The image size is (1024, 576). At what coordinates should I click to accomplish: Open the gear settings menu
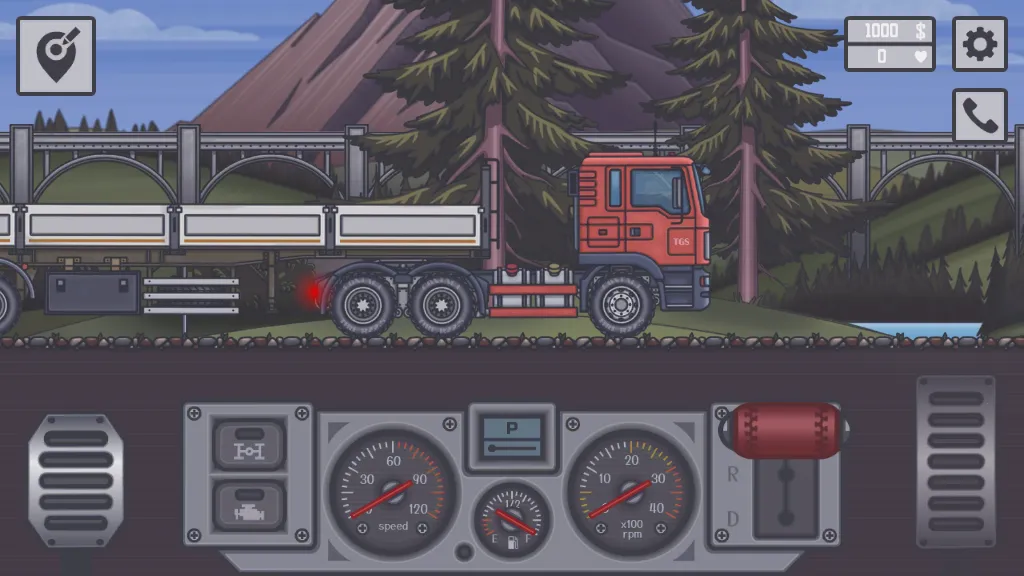click(x=979, y=44)
